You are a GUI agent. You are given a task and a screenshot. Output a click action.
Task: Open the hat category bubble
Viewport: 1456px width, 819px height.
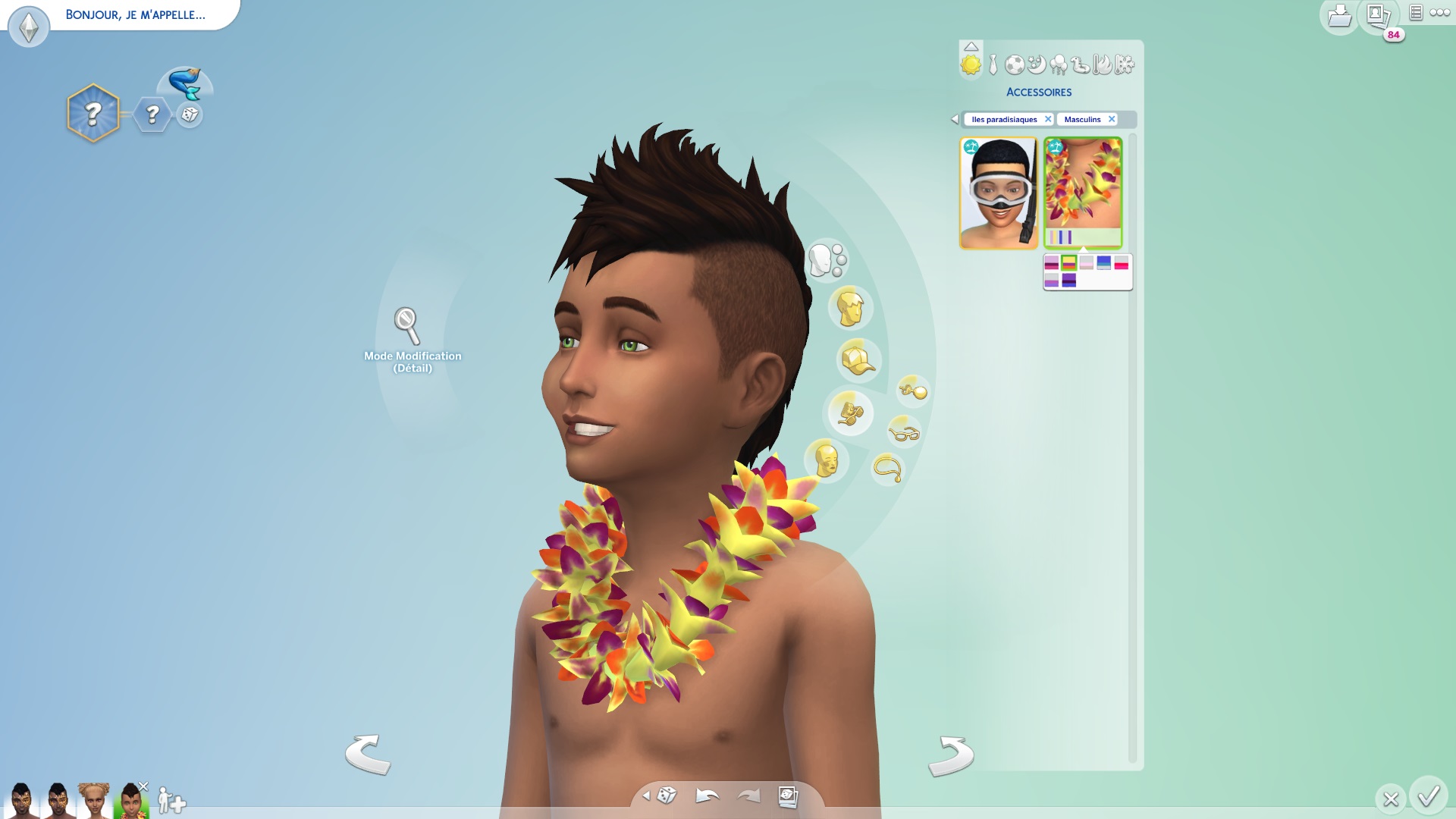click(x=857, y=359)
